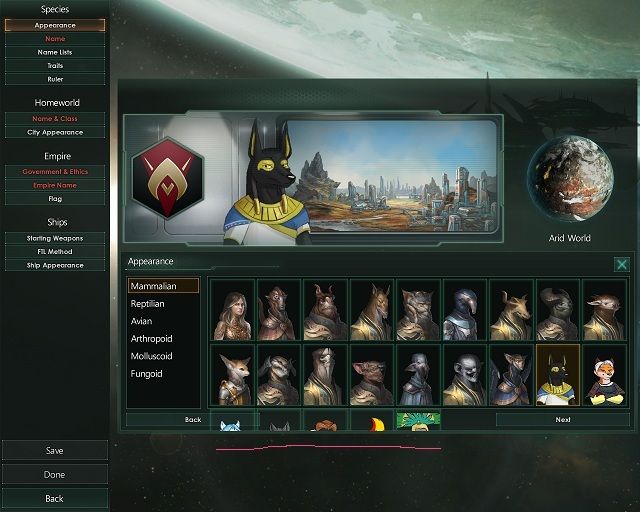Screen dimensions: 640x512
Task: Switch to Avian portraits
Action: coord(141,321)
